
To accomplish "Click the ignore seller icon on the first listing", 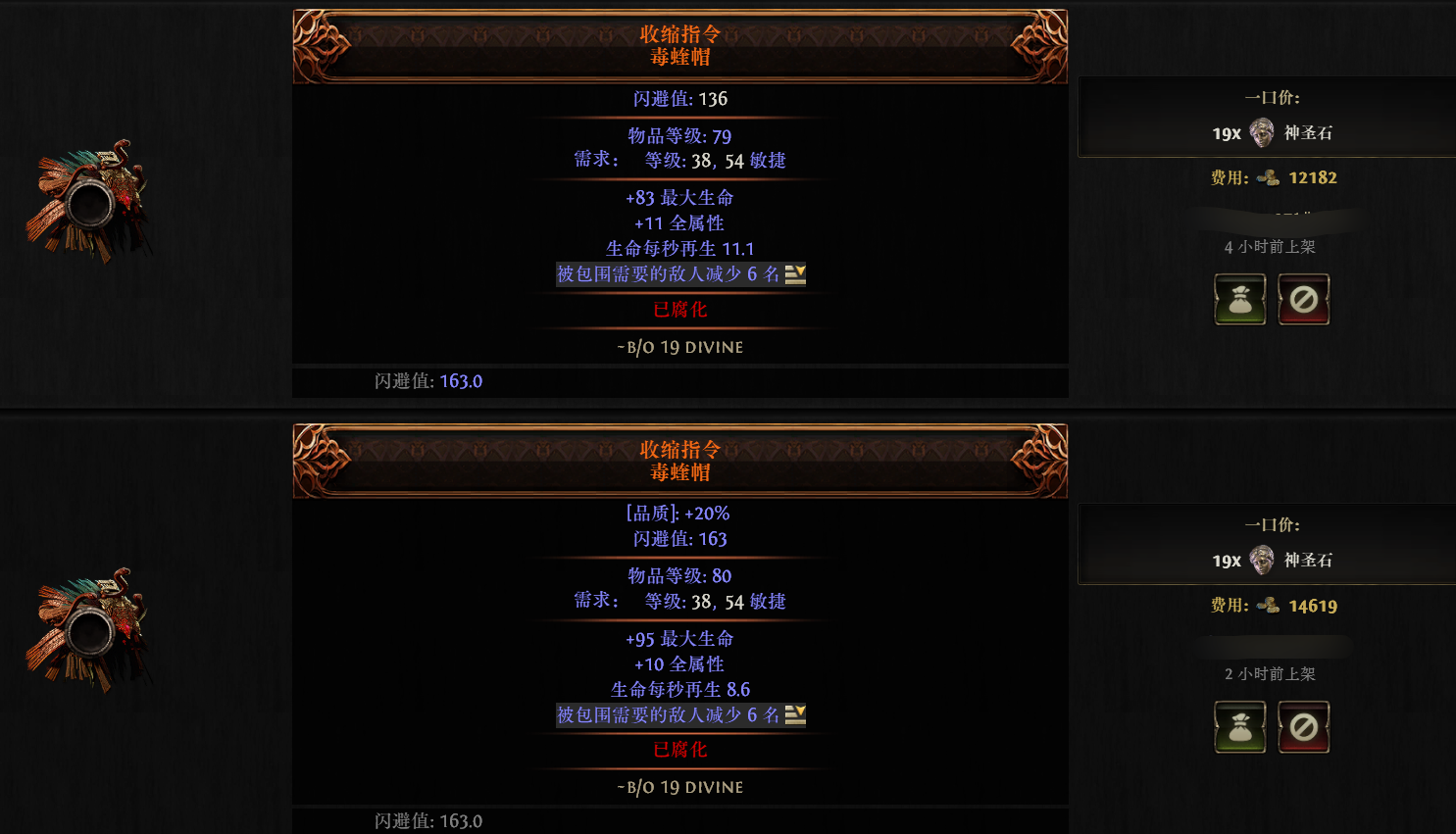I will 1304,299.
